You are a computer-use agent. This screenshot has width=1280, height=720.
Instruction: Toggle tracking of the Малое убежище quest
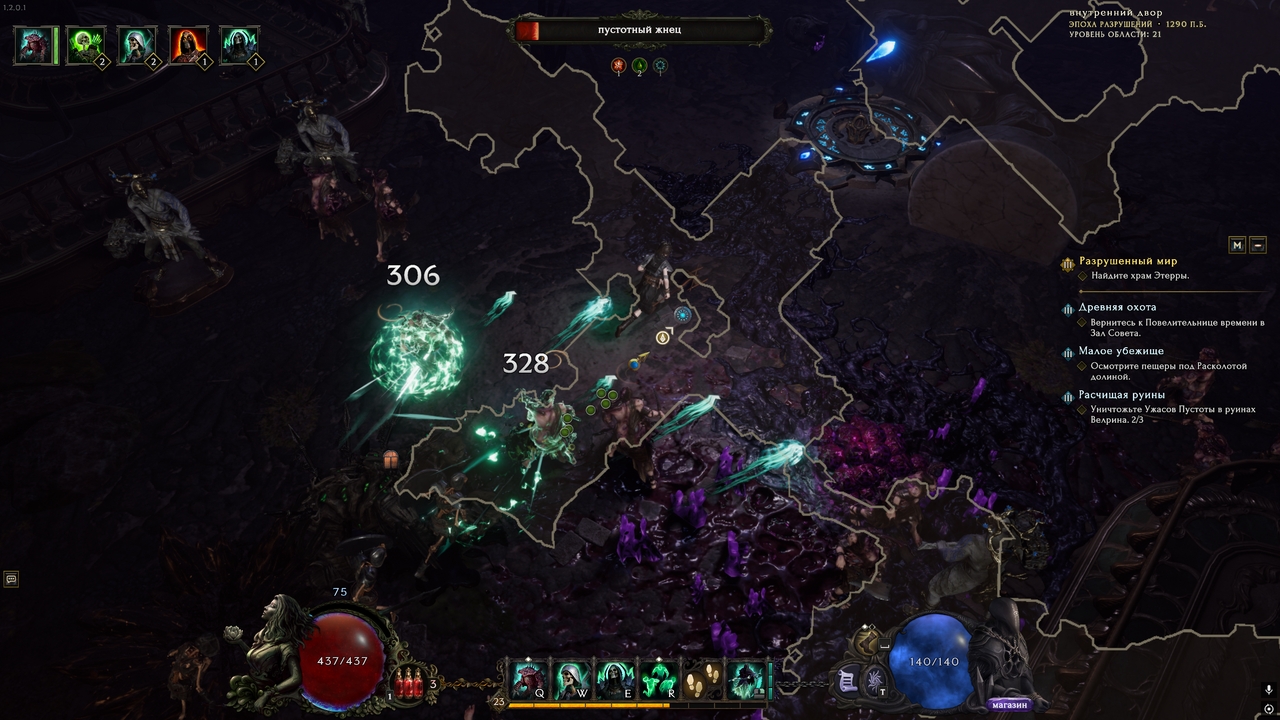click(1068, 353)
